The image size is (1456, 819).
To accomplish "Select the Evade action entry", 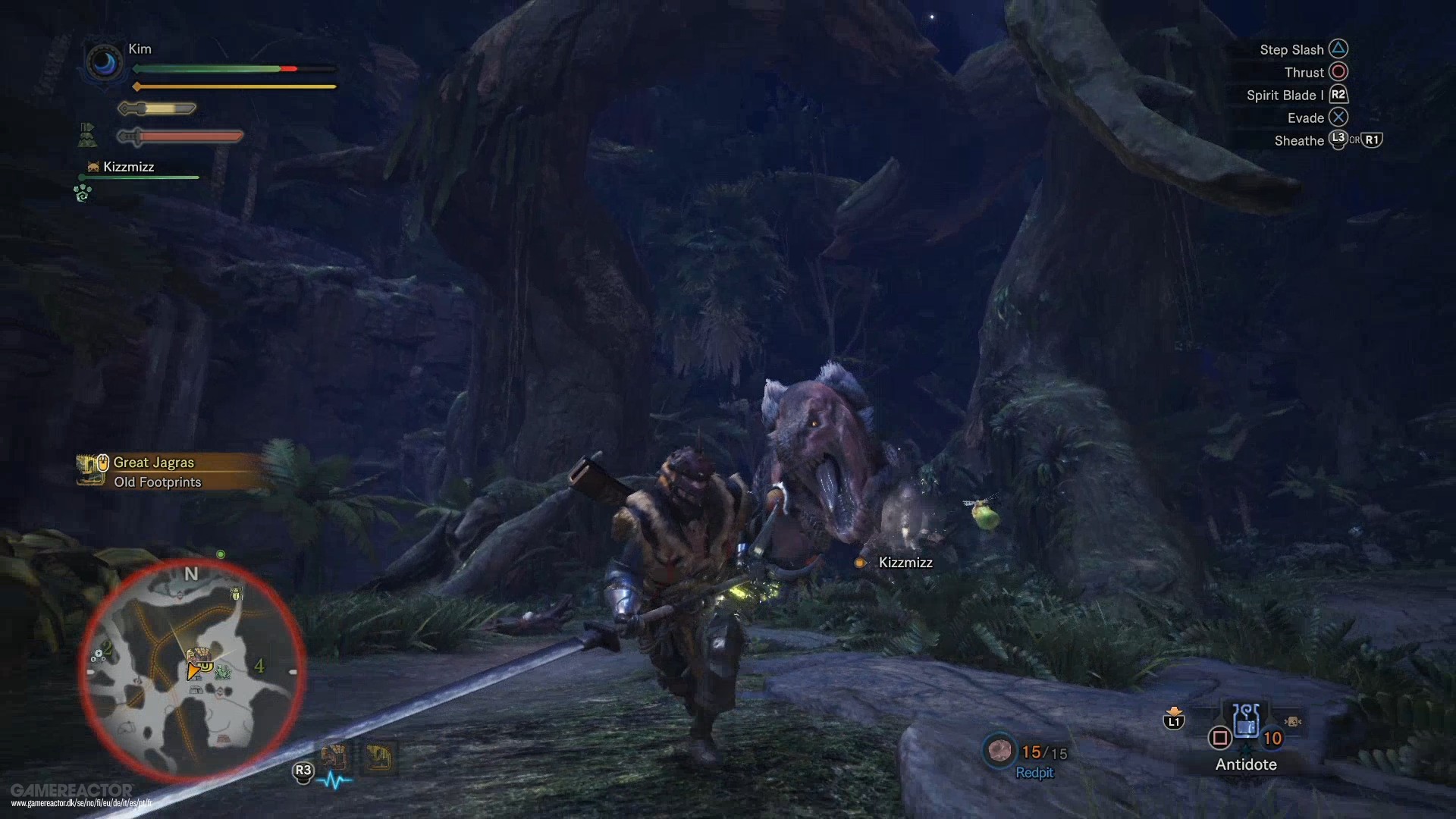I will [x=1305, y=118].
